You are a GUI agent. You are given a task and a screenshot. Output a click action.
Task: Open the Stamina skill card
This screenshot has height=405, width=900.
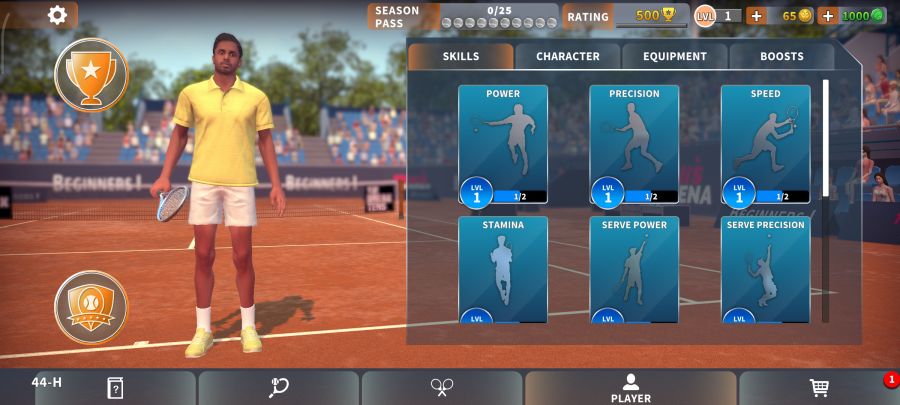503,269
